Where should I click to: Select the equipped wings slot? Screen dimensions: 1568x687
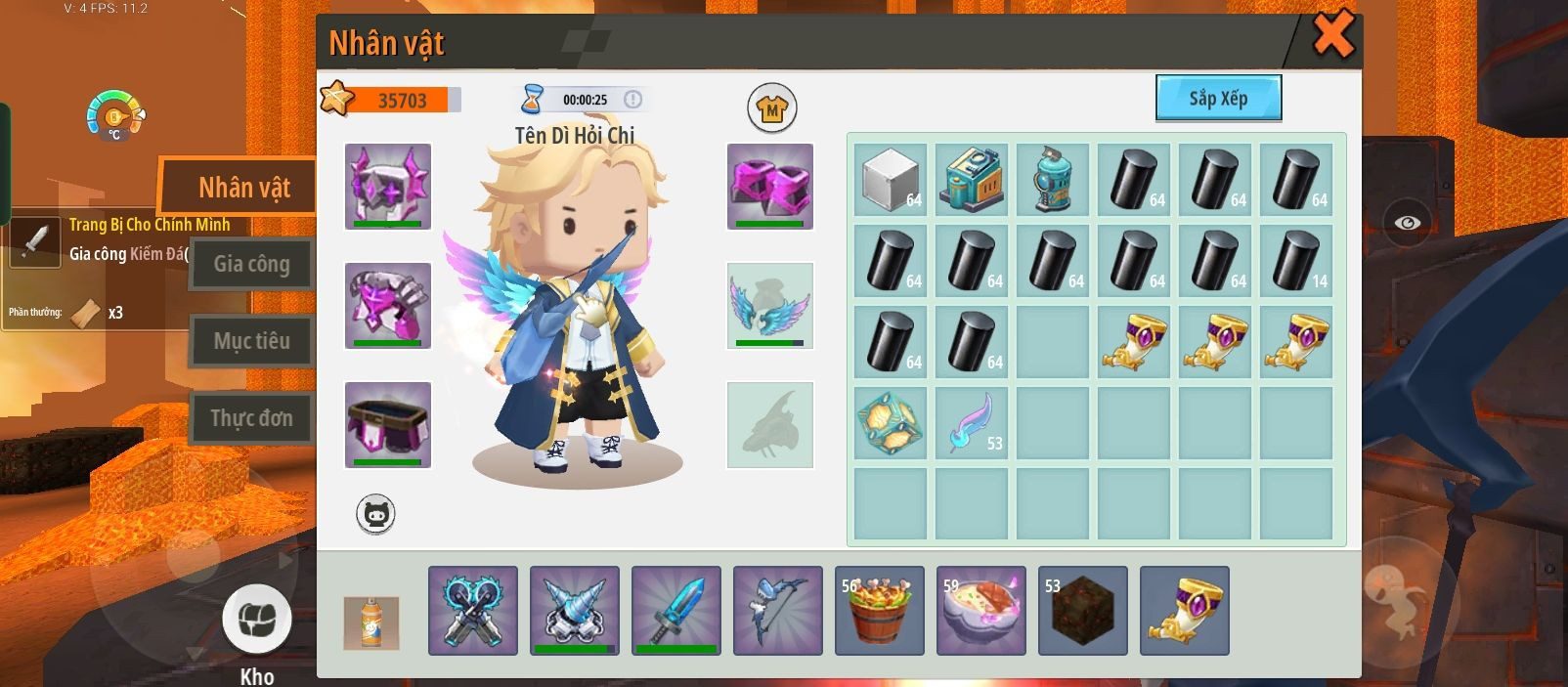(x=770, y=305)
